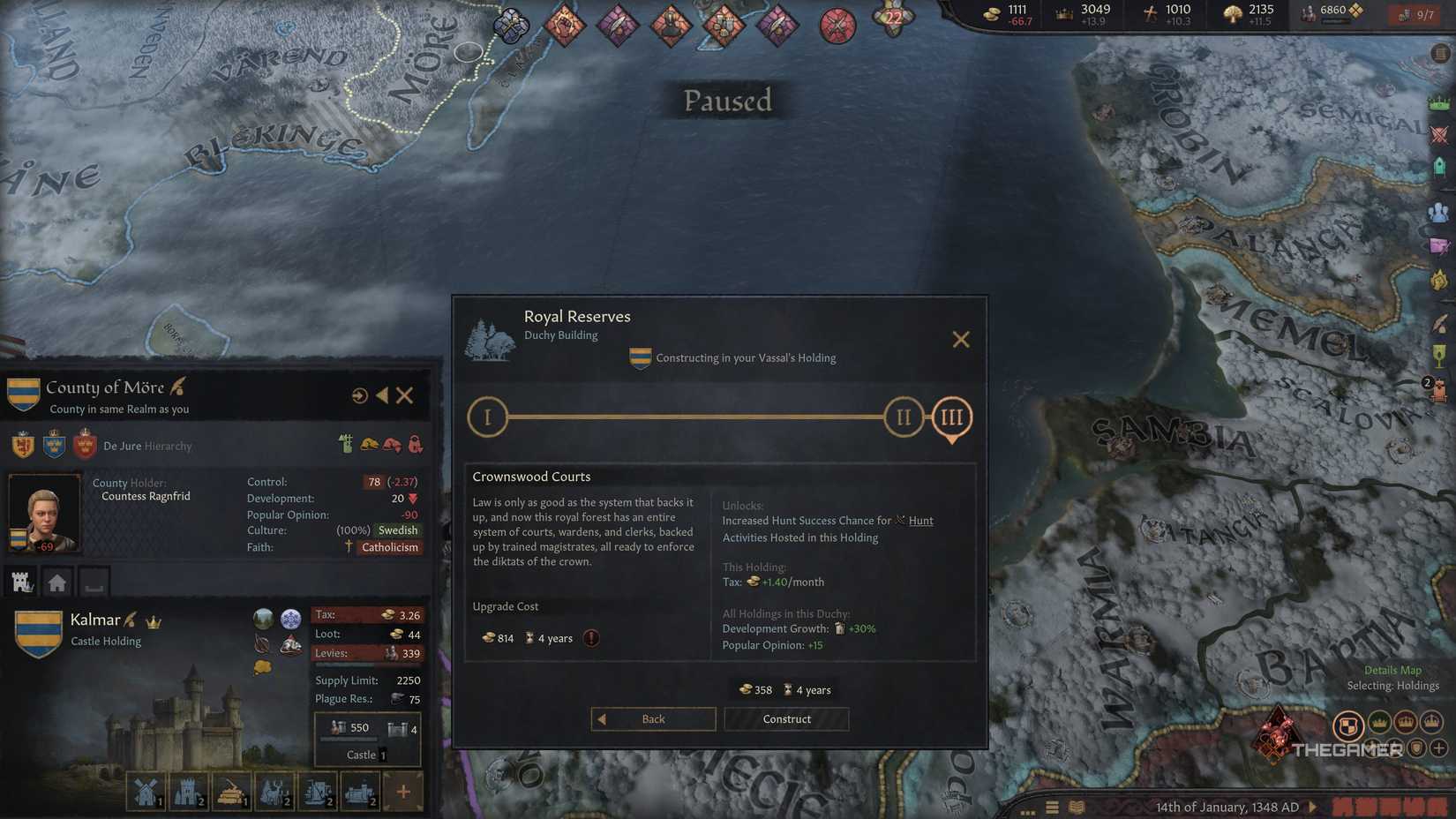The width and height of the screenshot is (1456, 819).
Task: Open the crossed-swords military sidebar icon
Action: point(1440,134)
